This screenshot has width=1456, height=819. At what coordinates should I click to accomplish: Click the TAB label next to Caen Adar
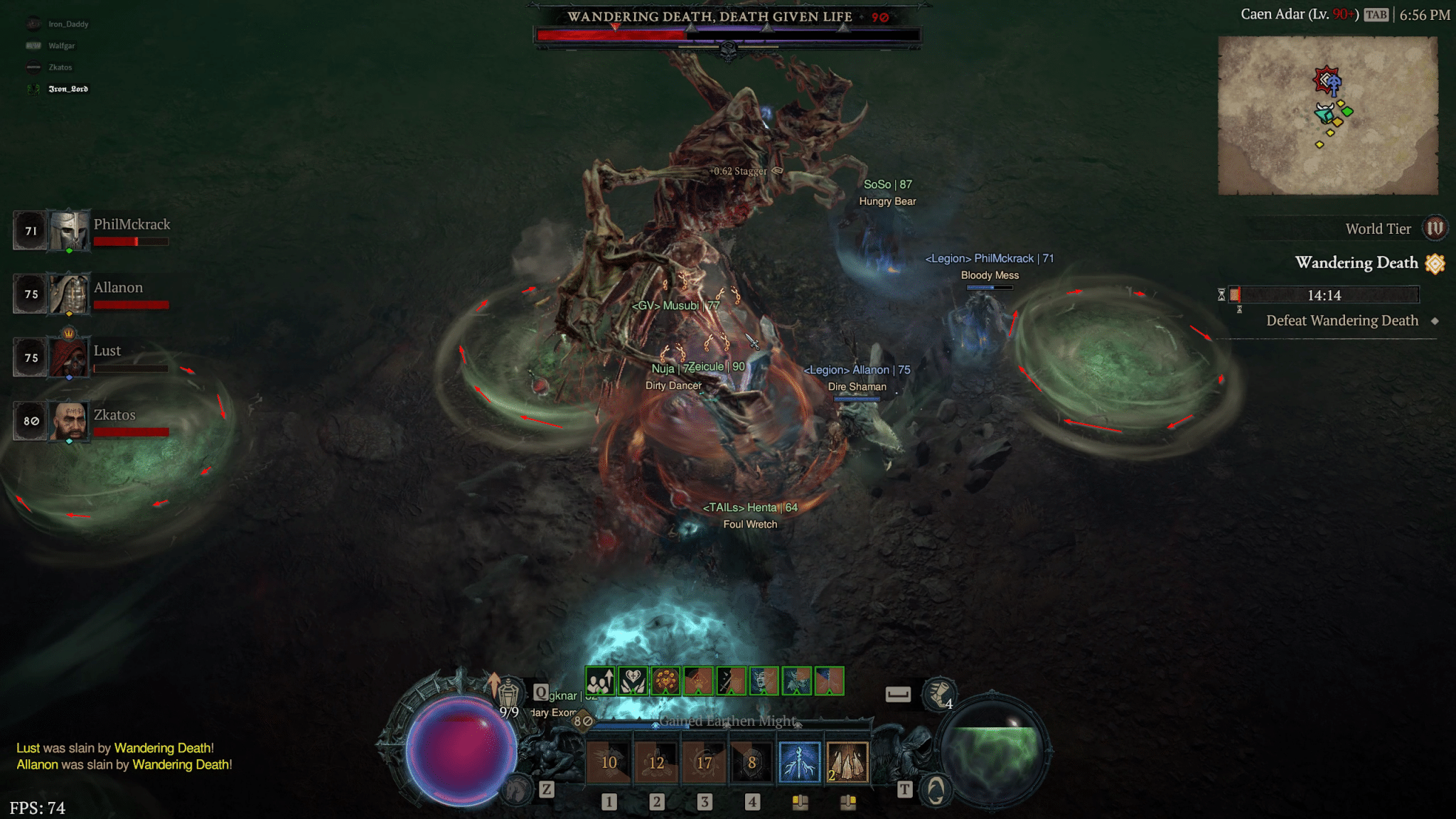click(x=1378, y=14)
